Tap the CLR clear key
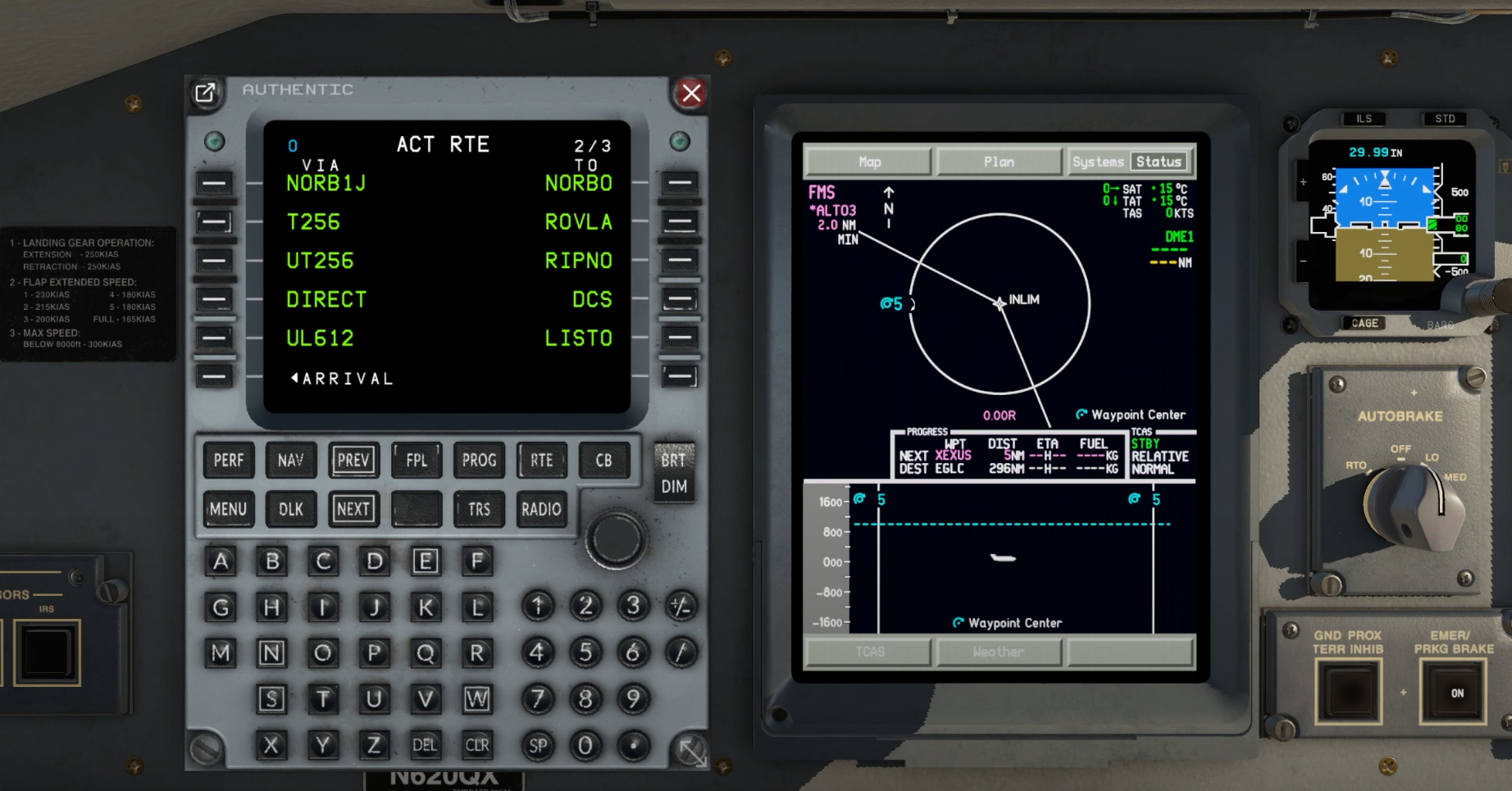The height and width of the screenshot is (791, 1512). (477, 745)
